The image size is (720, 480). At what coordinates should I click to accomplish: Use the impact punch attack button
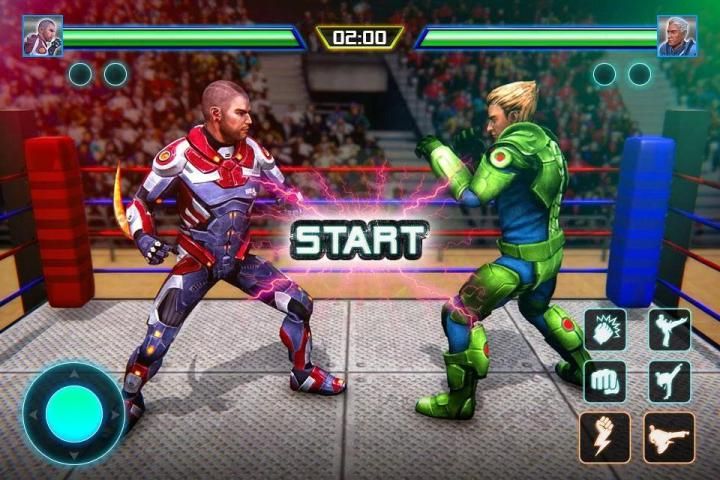click(605, 329)
